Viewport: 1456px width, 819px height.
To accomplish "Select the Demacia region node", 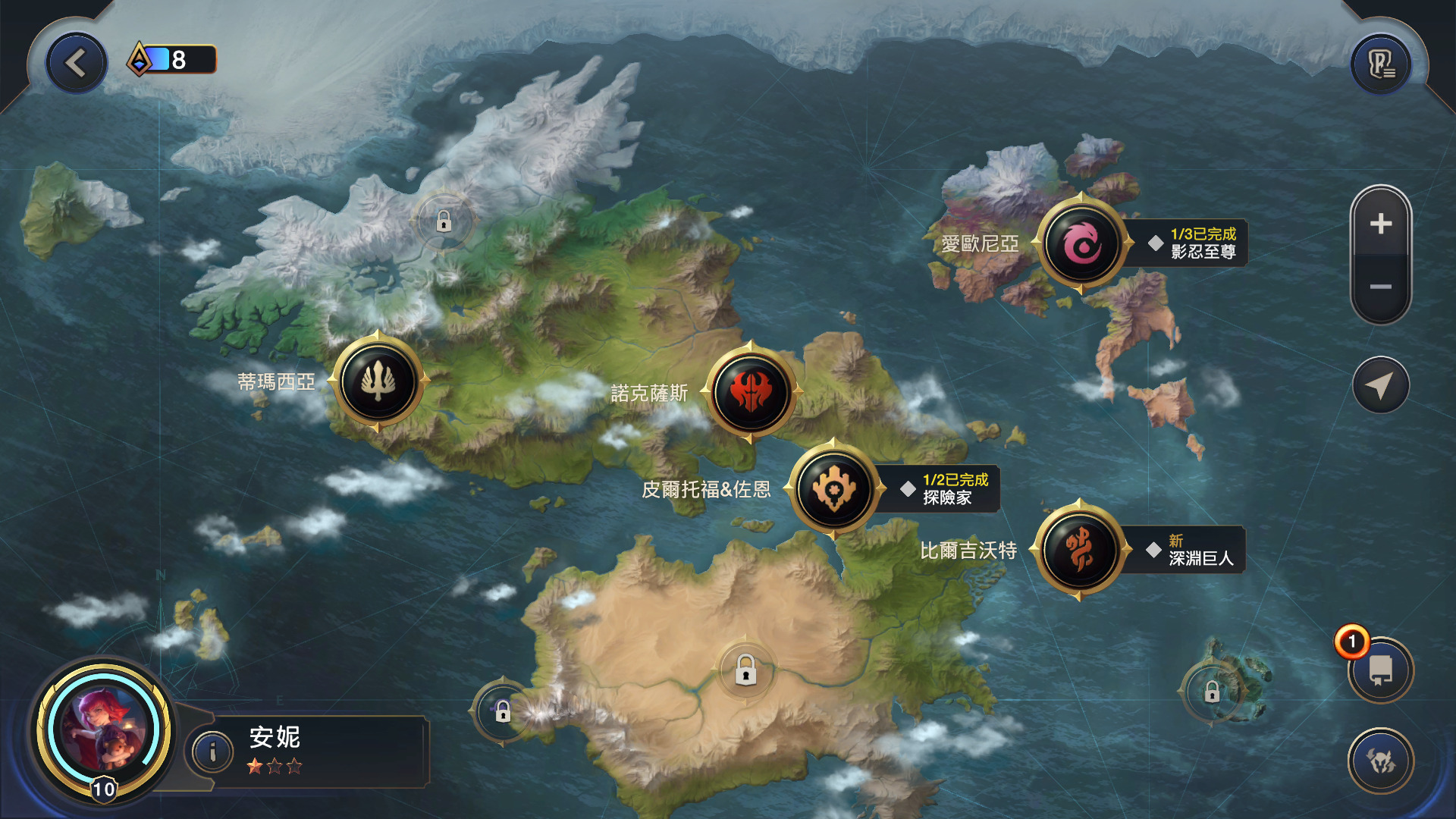I will [378, 381].
